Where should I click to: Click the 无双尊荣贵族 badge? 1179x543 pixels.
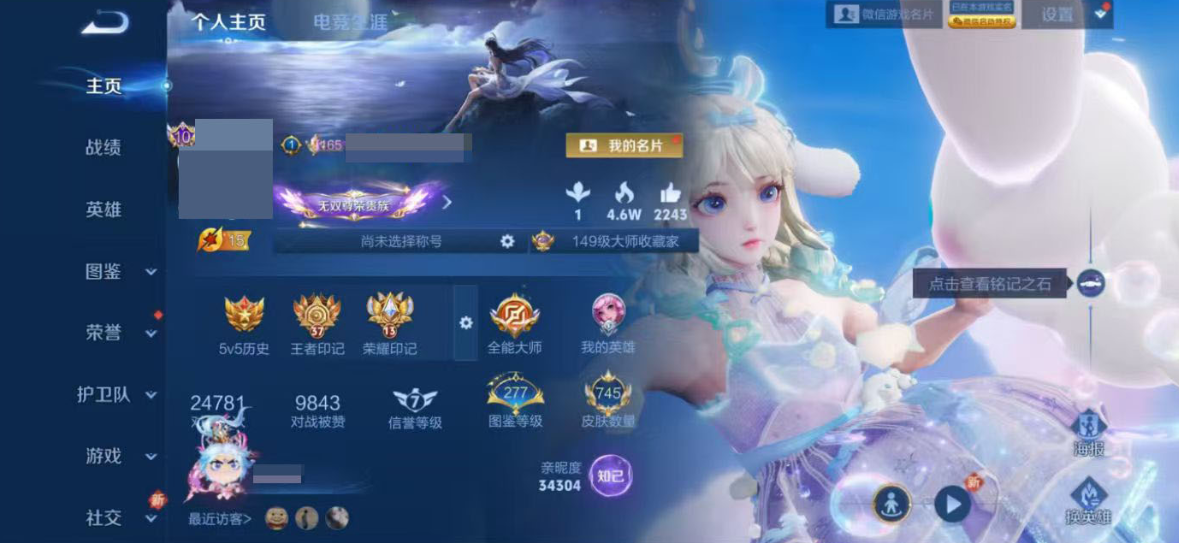click(355, 203)
